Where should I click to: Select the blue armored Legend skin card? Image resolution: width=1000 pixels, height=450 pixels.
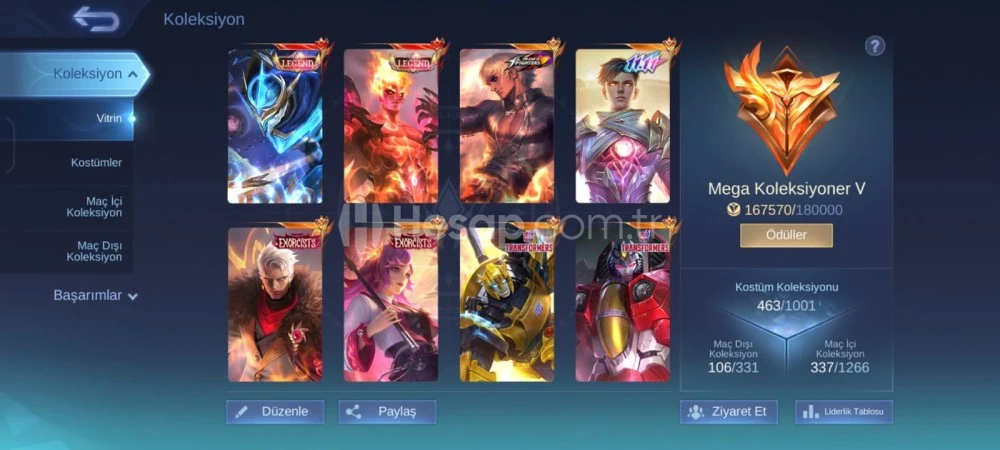[275, 125]
